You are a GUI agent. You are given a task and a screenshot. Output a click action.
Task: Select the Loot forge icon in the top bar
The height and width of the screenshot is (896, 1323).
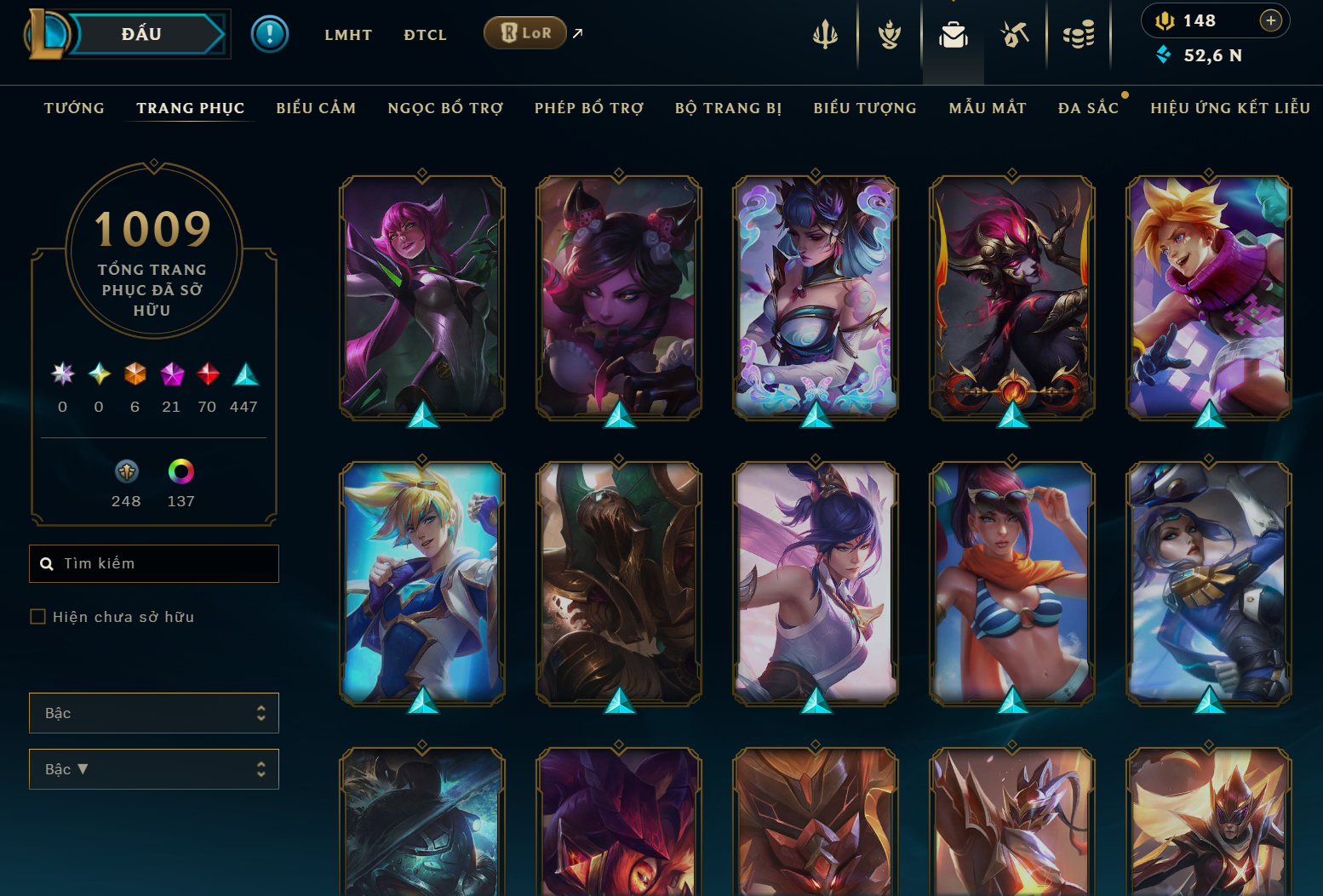pyautogui.click(x=1016, y=34)
